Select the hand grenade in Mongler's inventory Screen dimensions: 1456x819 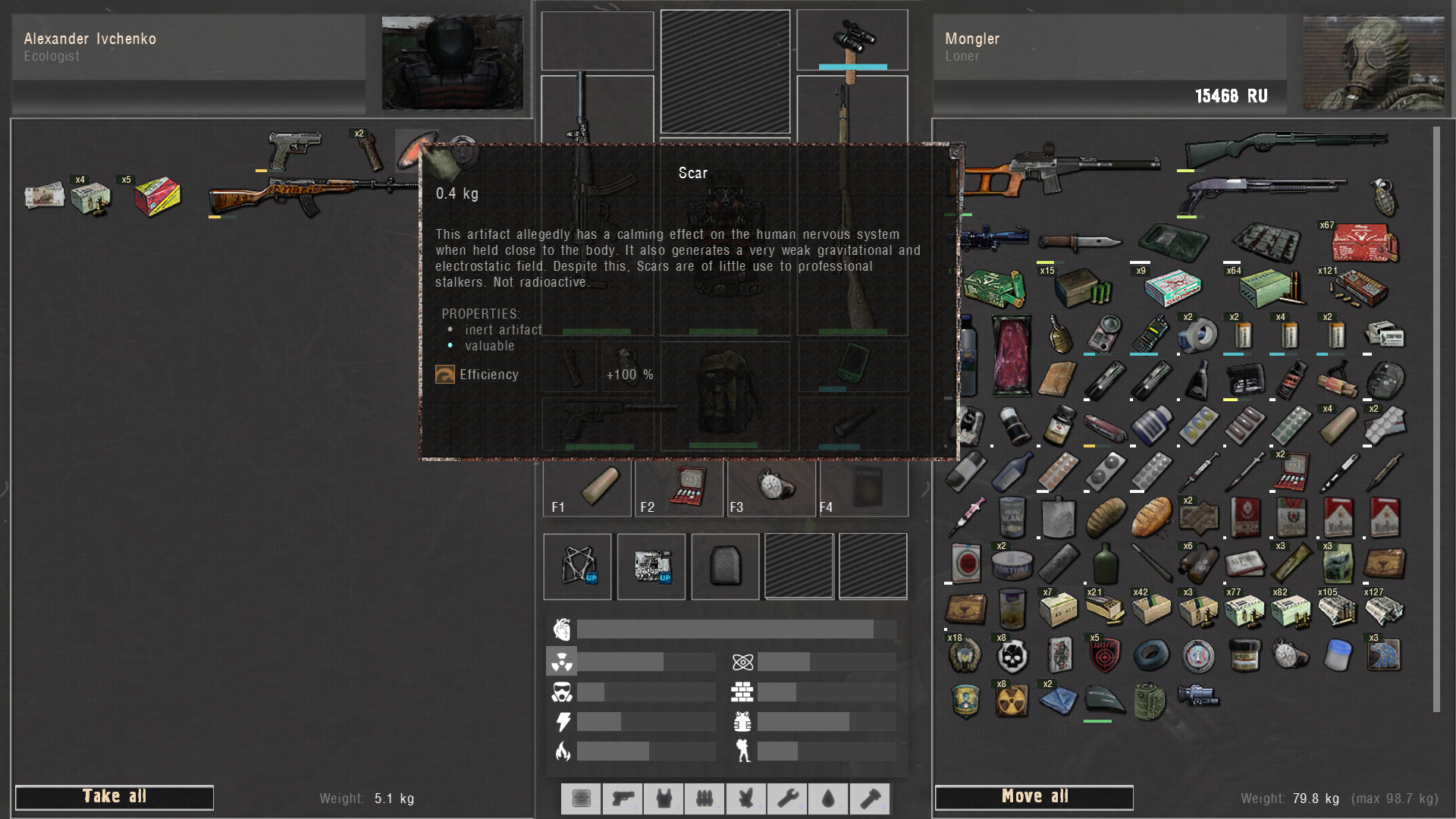coord(1384,196)
